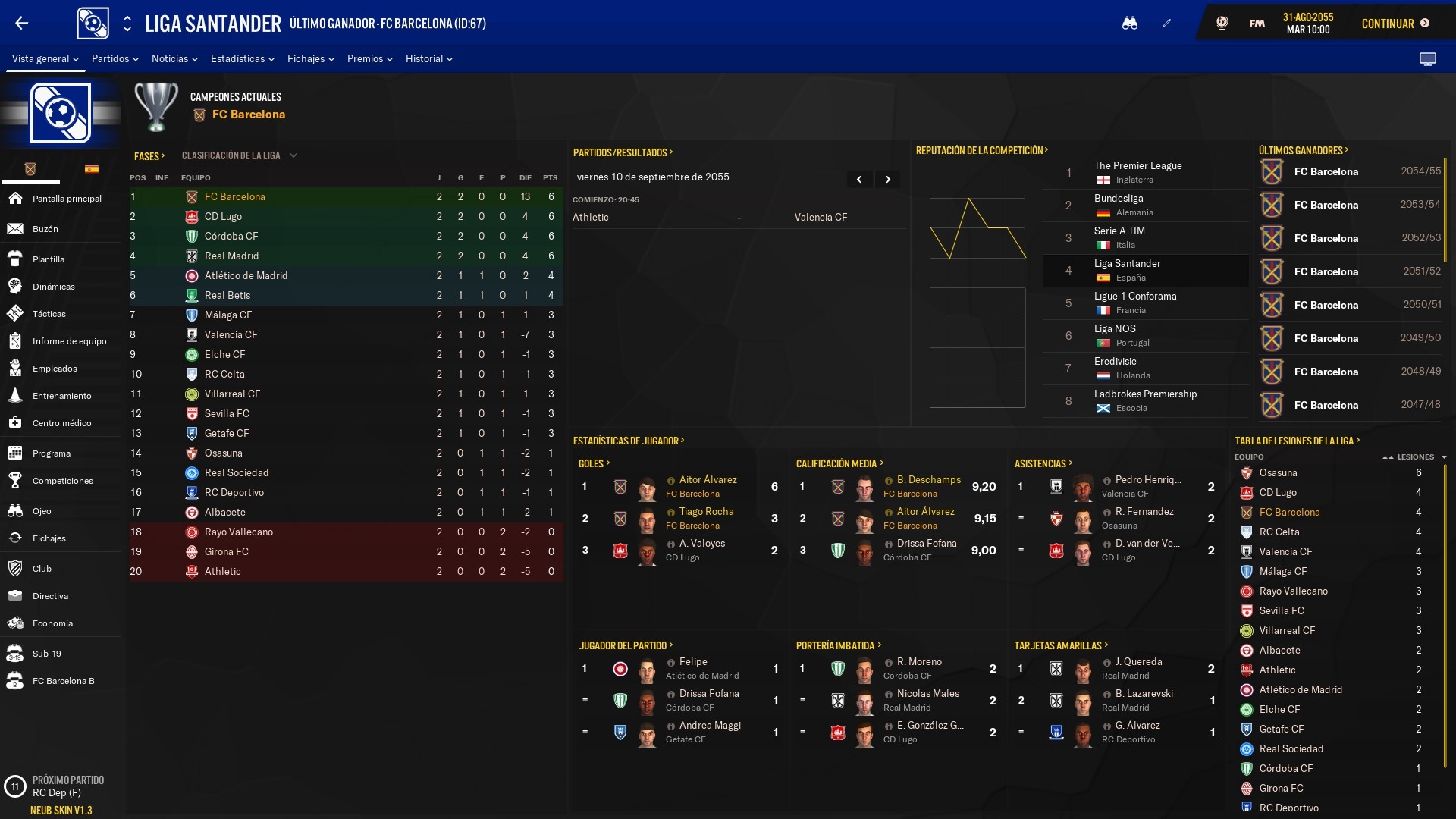The width and height of the screenshot is (1456, 819).
Task: Select Real Madrid in the league table
Action: (231, 256)
